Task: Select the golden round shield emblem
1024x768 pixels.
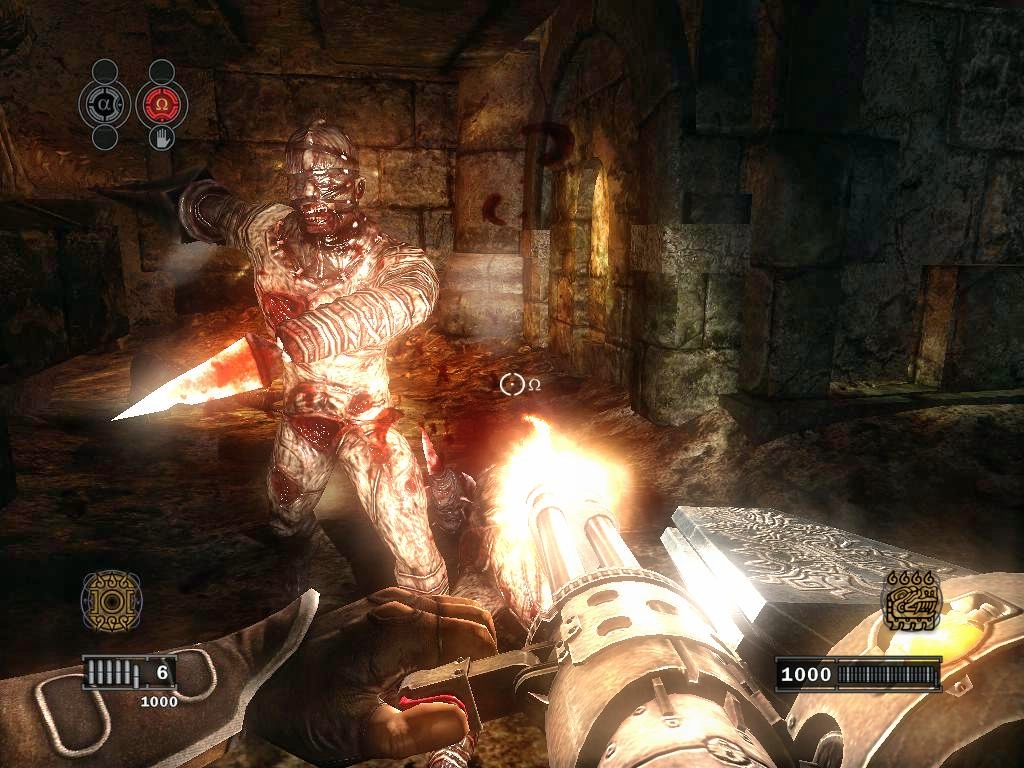Action: point(111,601)
